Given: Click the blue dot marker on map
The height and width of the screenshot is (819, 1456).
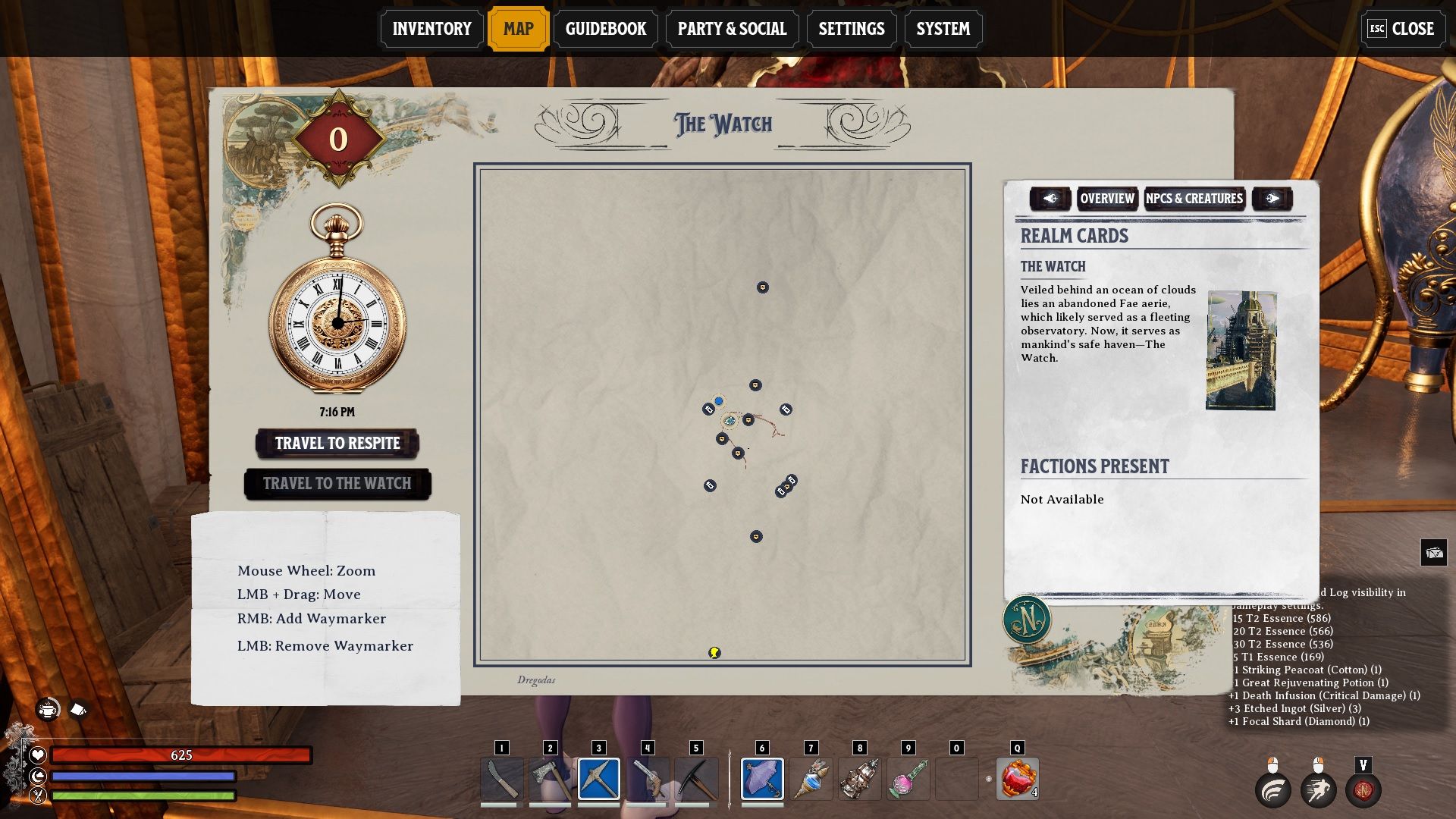Looking at the screenshot, I should (718, 401).
